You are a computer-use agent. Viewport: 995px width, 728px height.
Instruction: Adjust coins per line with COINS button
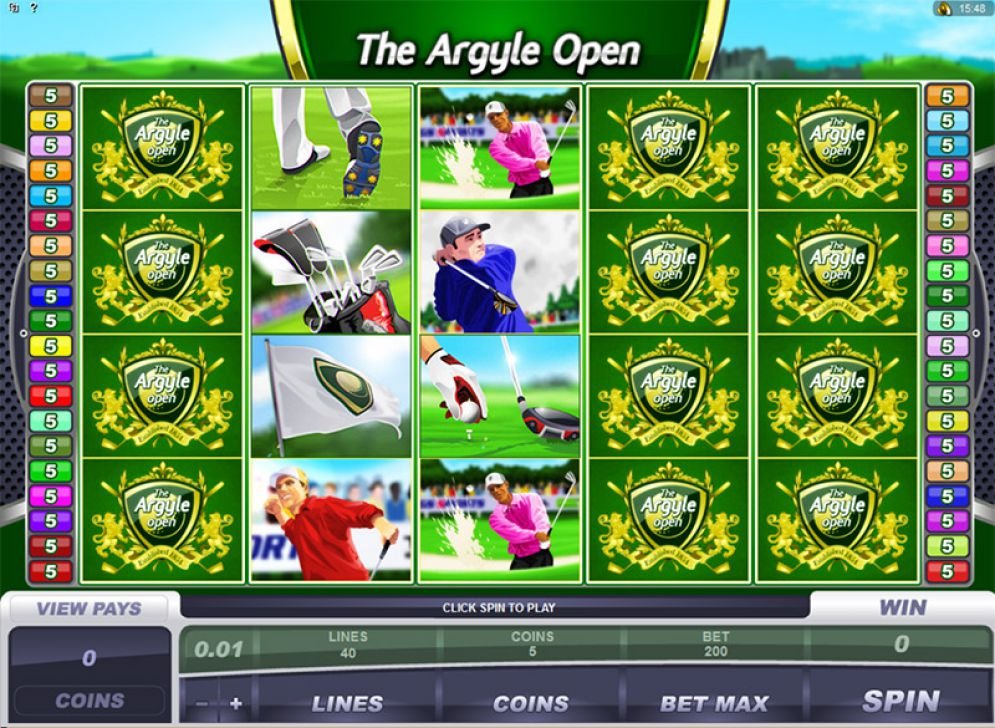pyautogui.click(x=531, y=703)
